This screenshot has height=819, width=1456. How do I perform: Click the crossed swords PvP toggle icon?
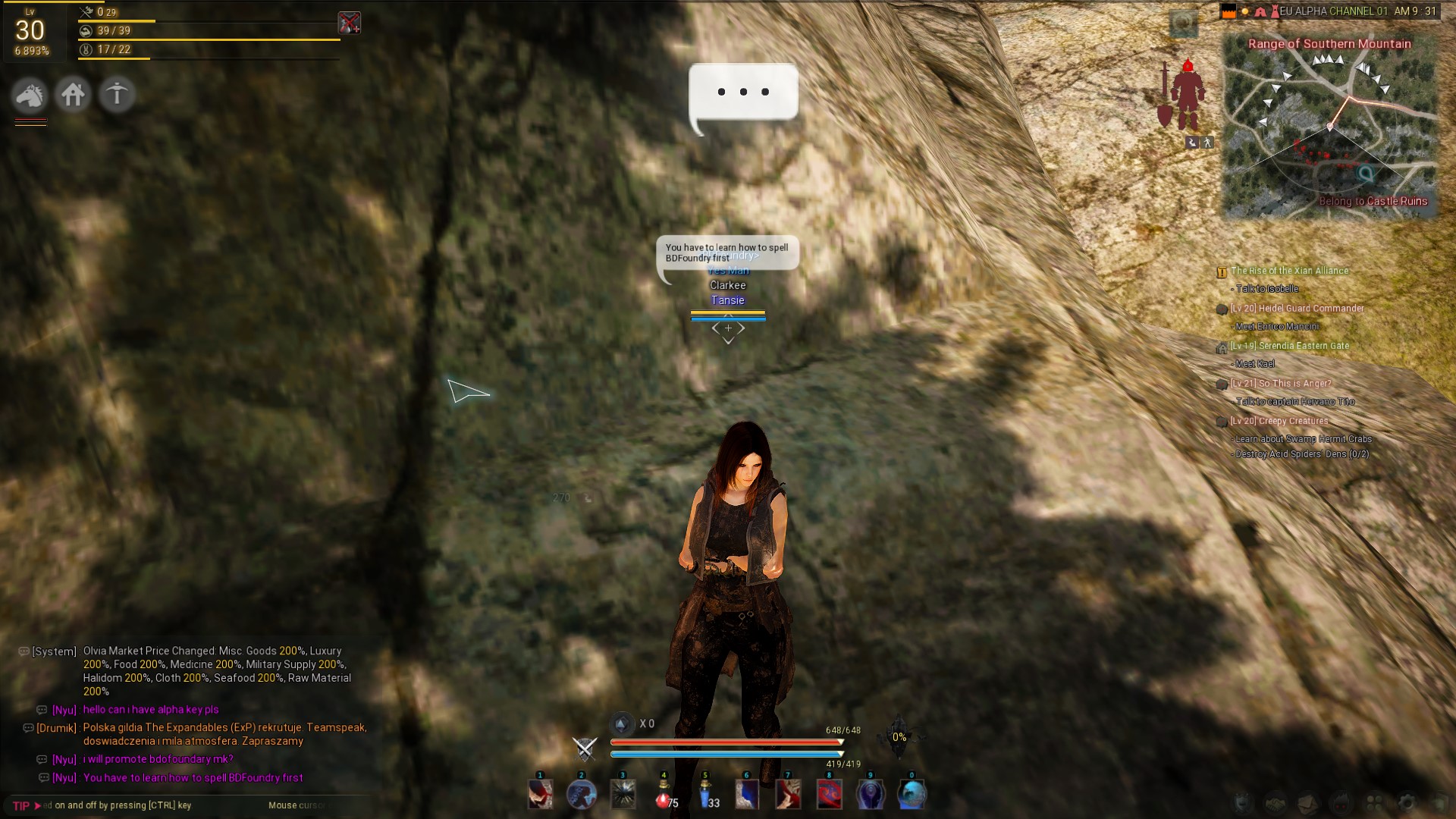point(585,748)
